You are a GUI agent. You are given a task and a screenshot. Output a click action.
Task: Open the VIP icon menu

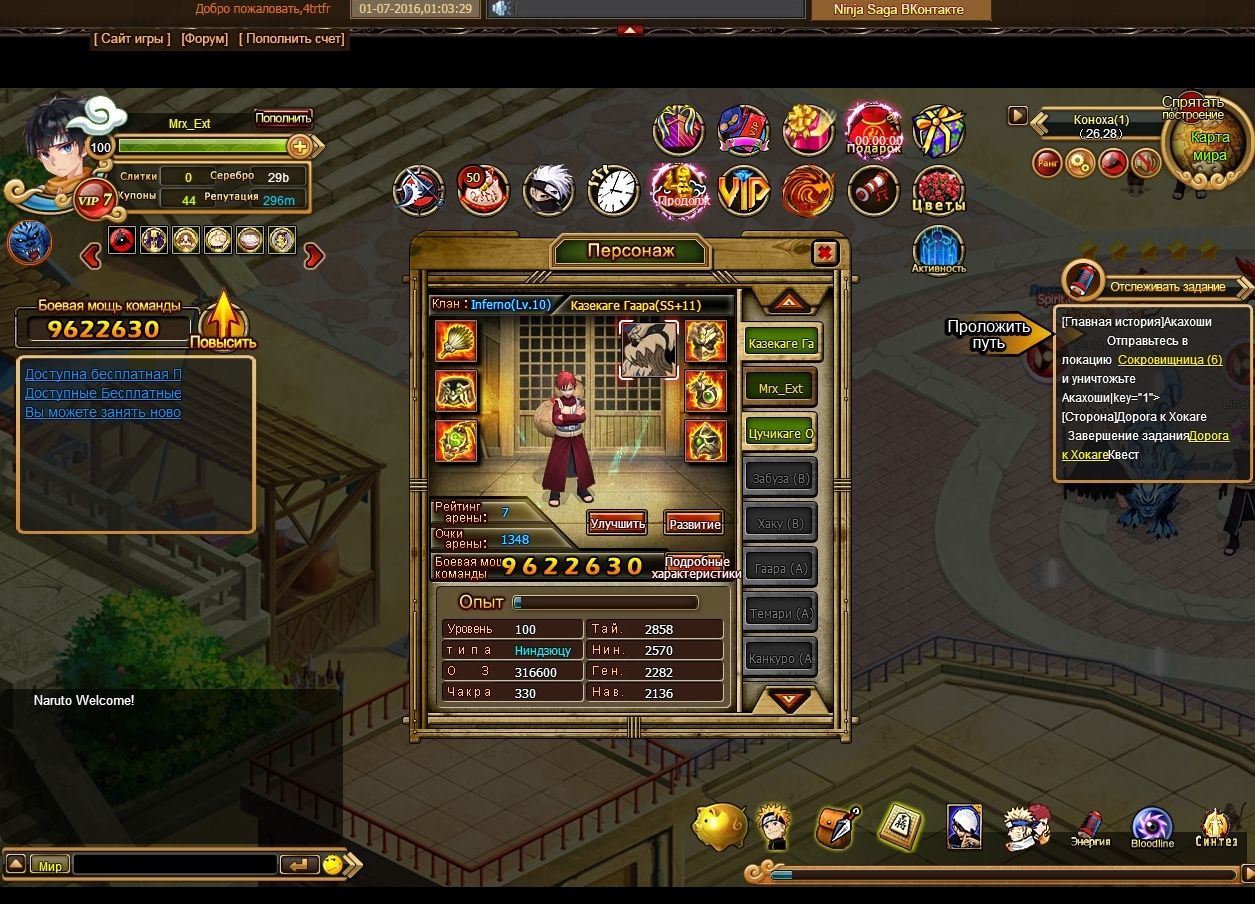click(743, 189)
